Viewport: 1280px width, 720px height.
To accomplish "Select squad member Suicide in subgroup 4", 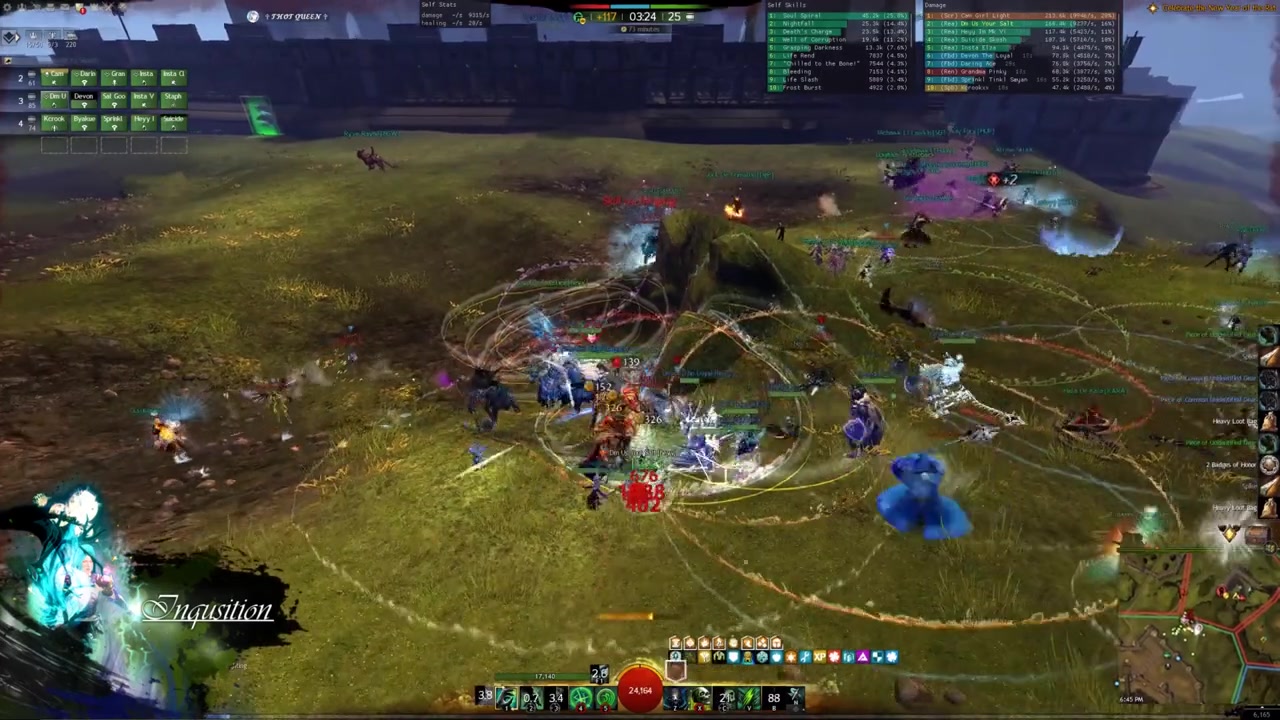I will pyautogui.click(x=173, y=121).
